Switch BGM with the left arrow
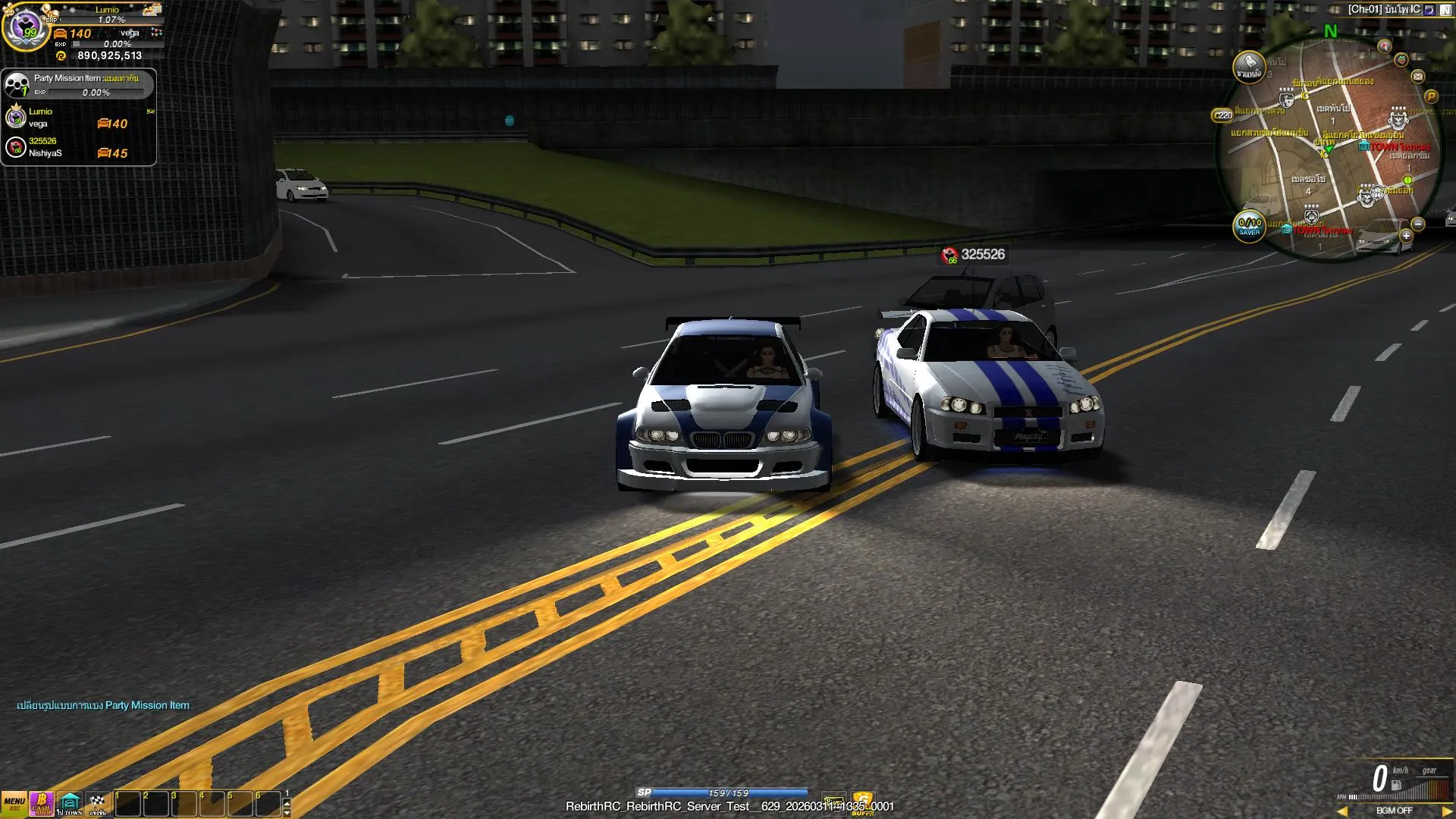The image size is (1456, 819). pyautogui.click(x=1342, y=811)
